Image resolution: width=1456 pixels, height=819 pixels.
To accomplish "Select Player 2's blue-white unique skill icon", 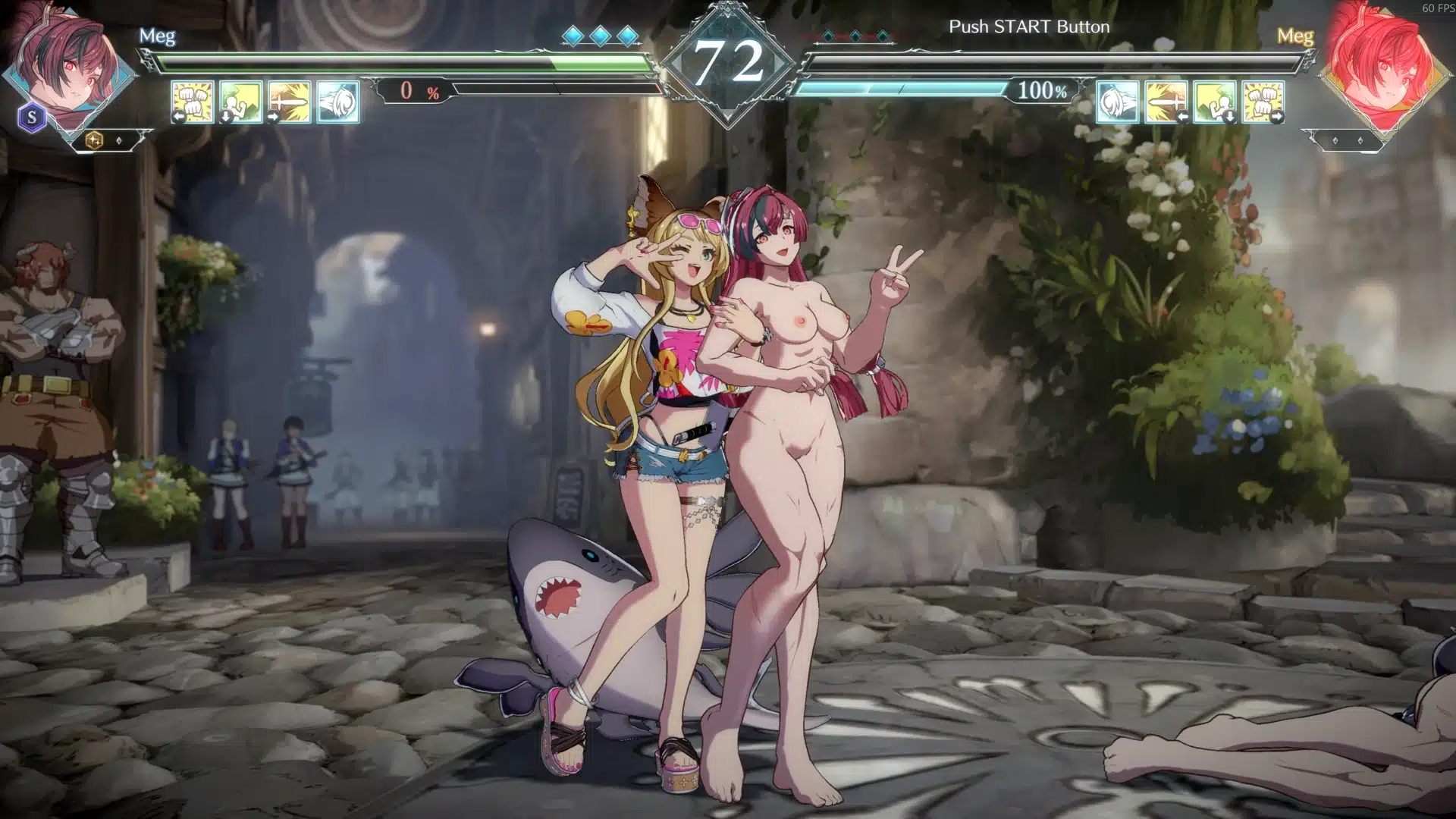I will [x=1118, y=102].
